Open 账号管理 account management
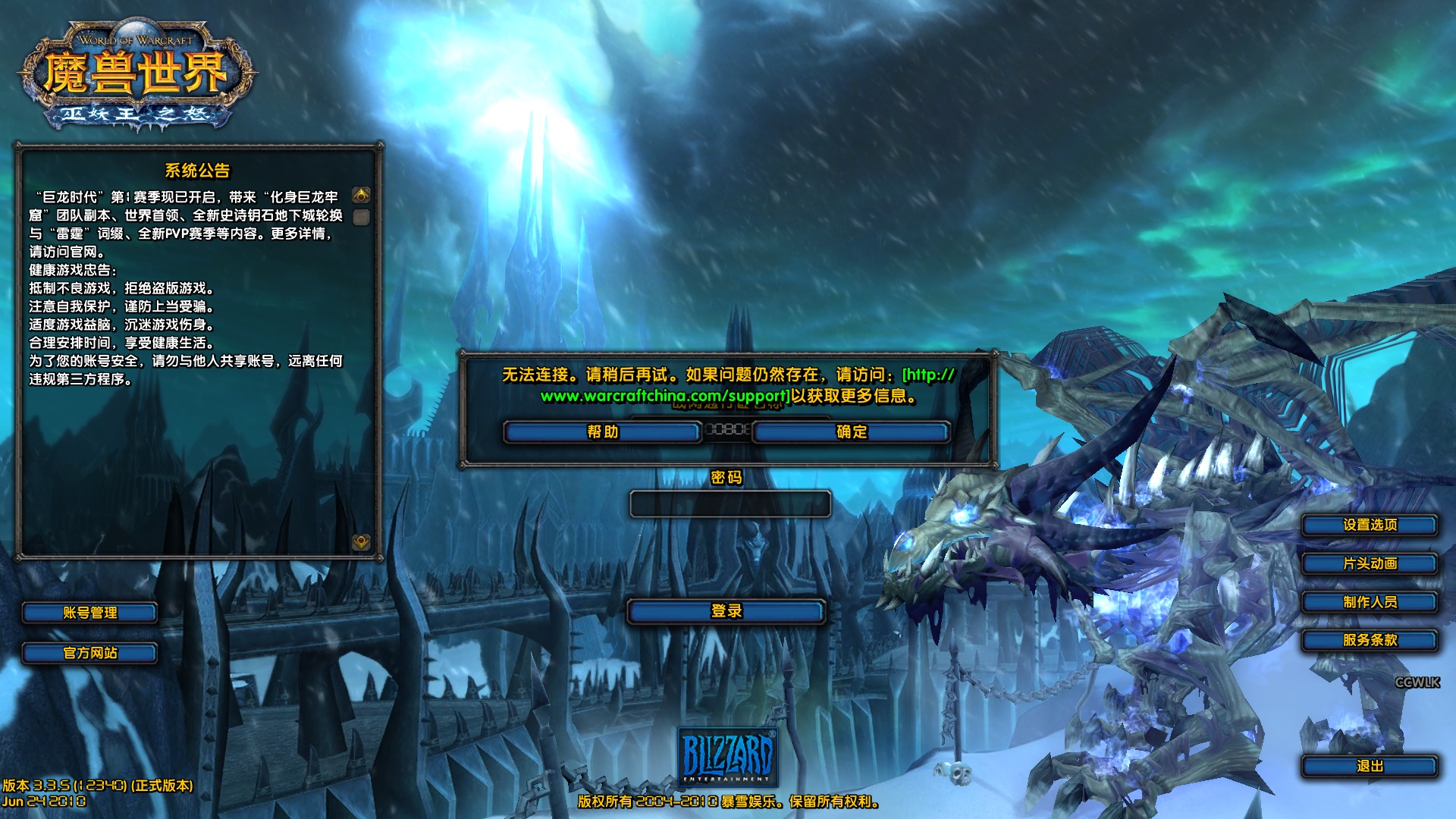This screenshot has height=819, width=1456. 89,613
